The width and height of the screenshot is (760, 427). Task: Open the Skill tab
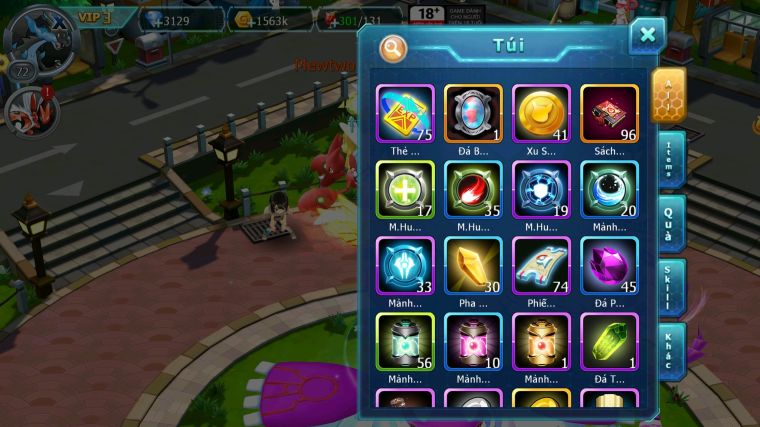click(x=672, y=286)
